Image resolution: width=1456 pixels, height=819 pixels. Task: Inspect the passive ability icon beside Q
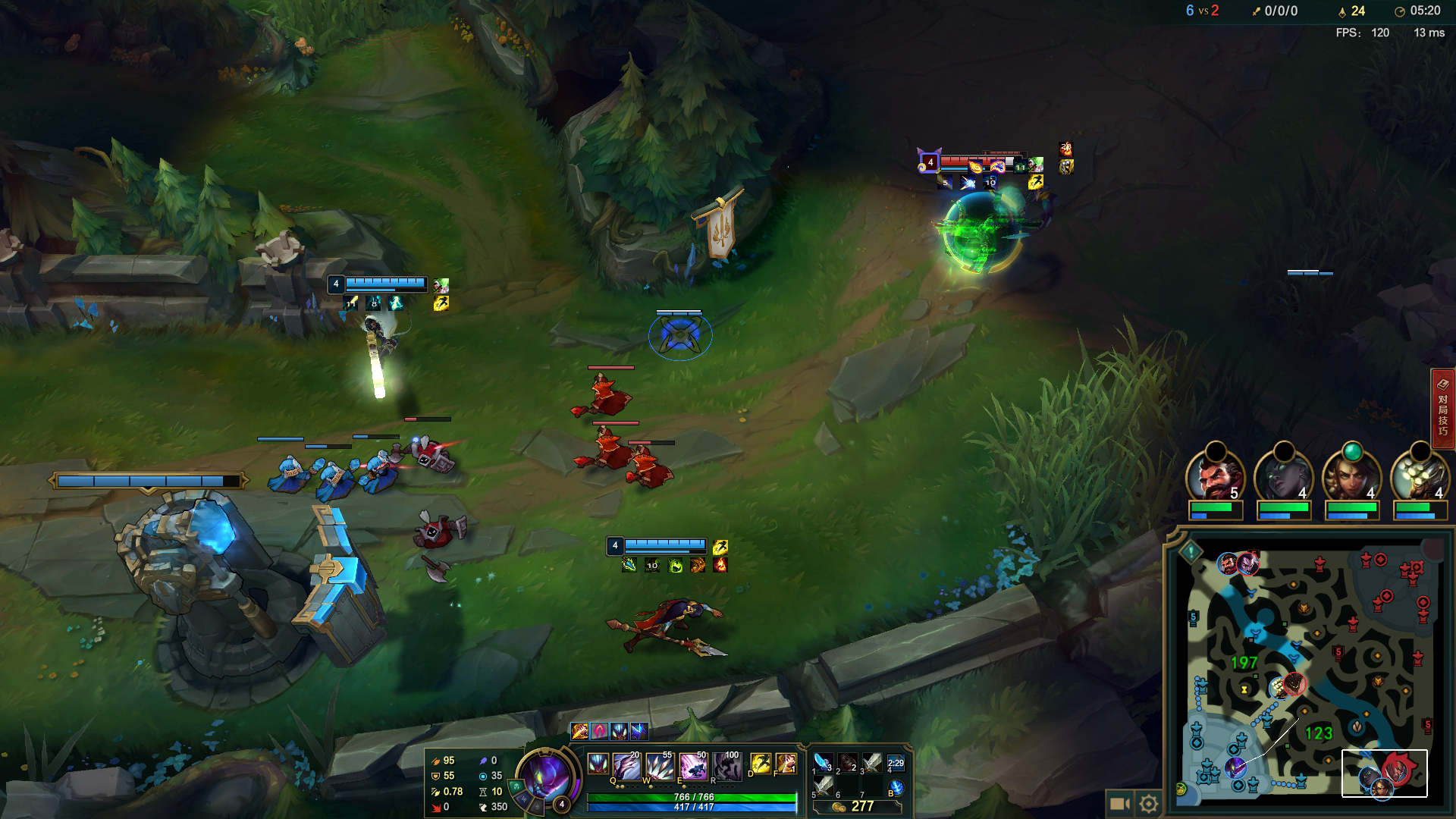598,764
